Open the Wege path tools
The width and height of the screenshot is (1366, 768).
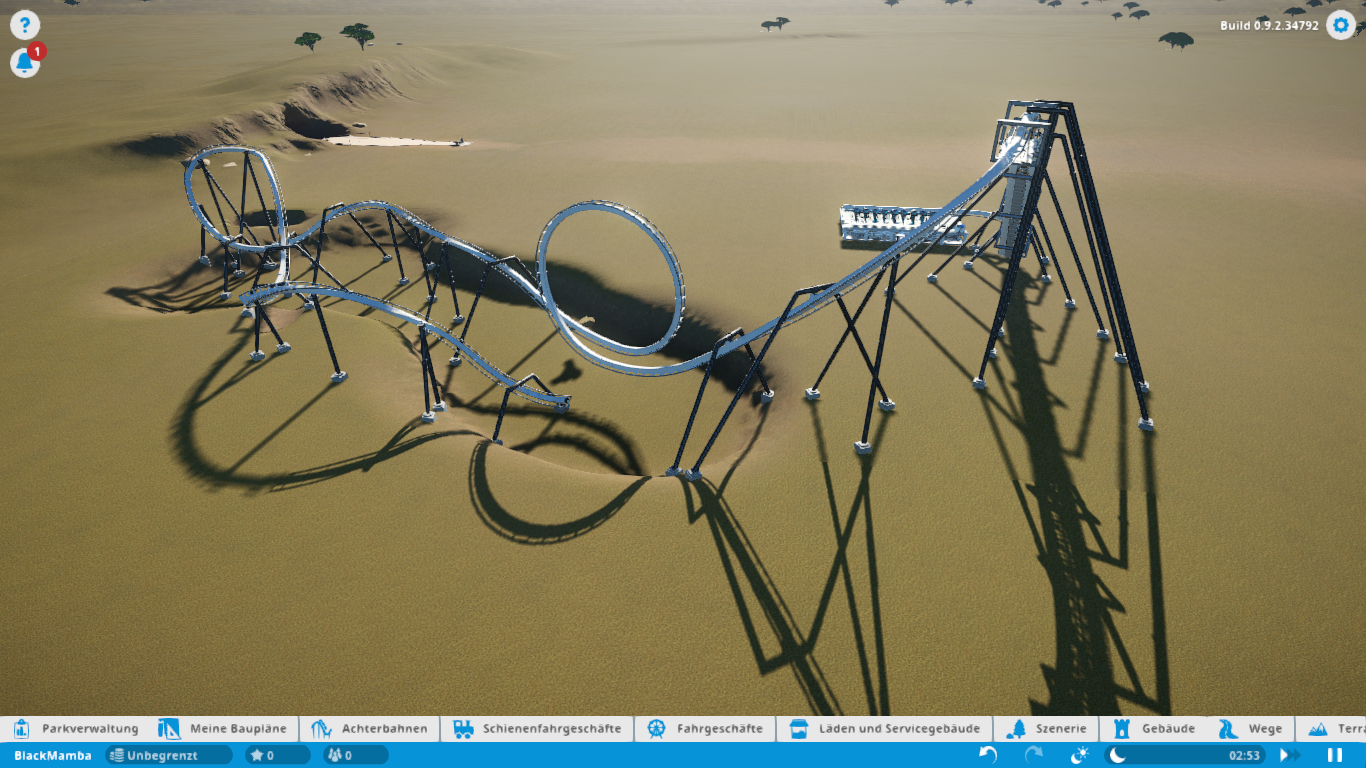click(1250, 729)
